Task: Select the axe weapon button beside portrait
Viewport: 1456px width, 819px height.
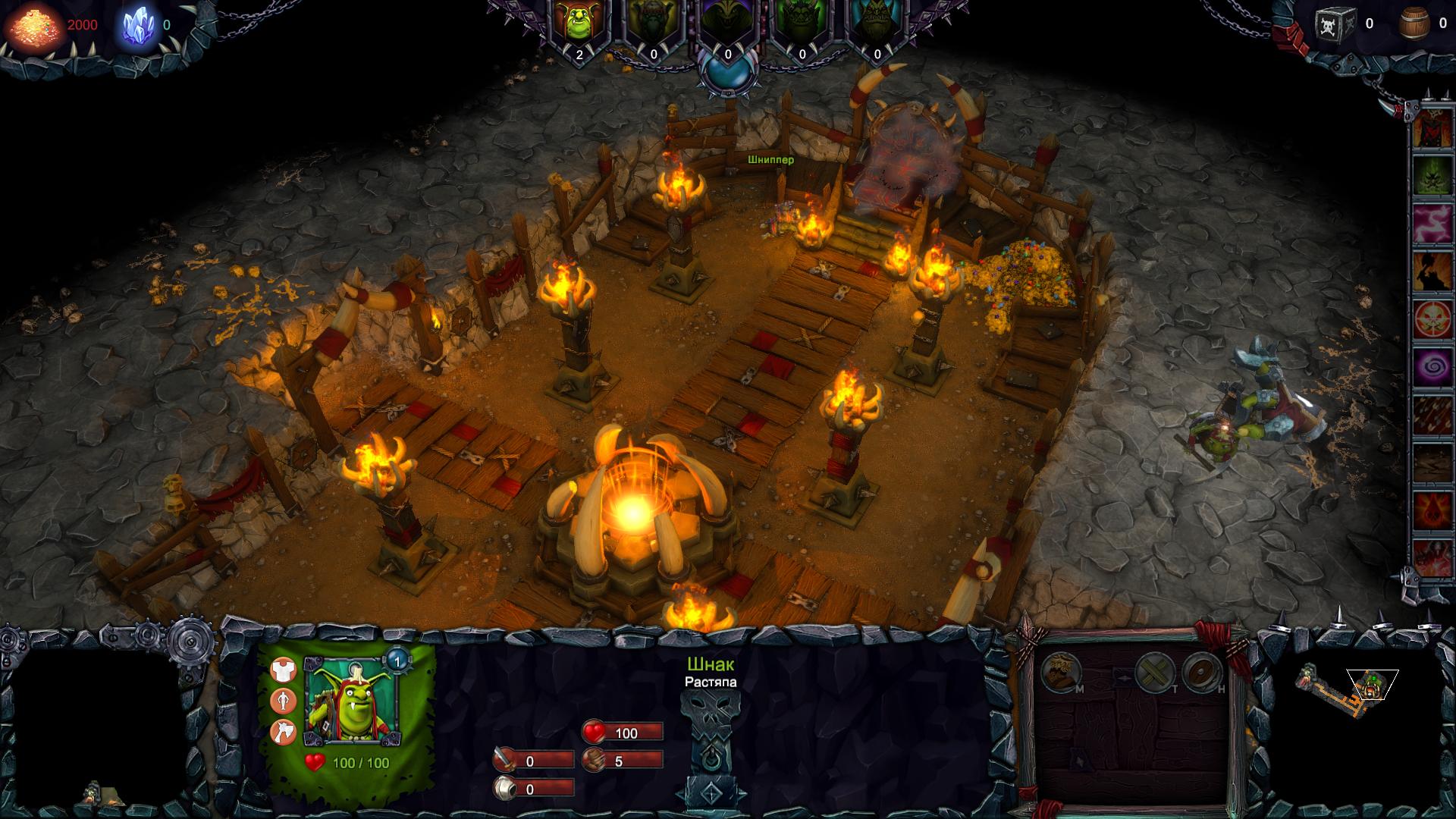Action: (284, 732)
